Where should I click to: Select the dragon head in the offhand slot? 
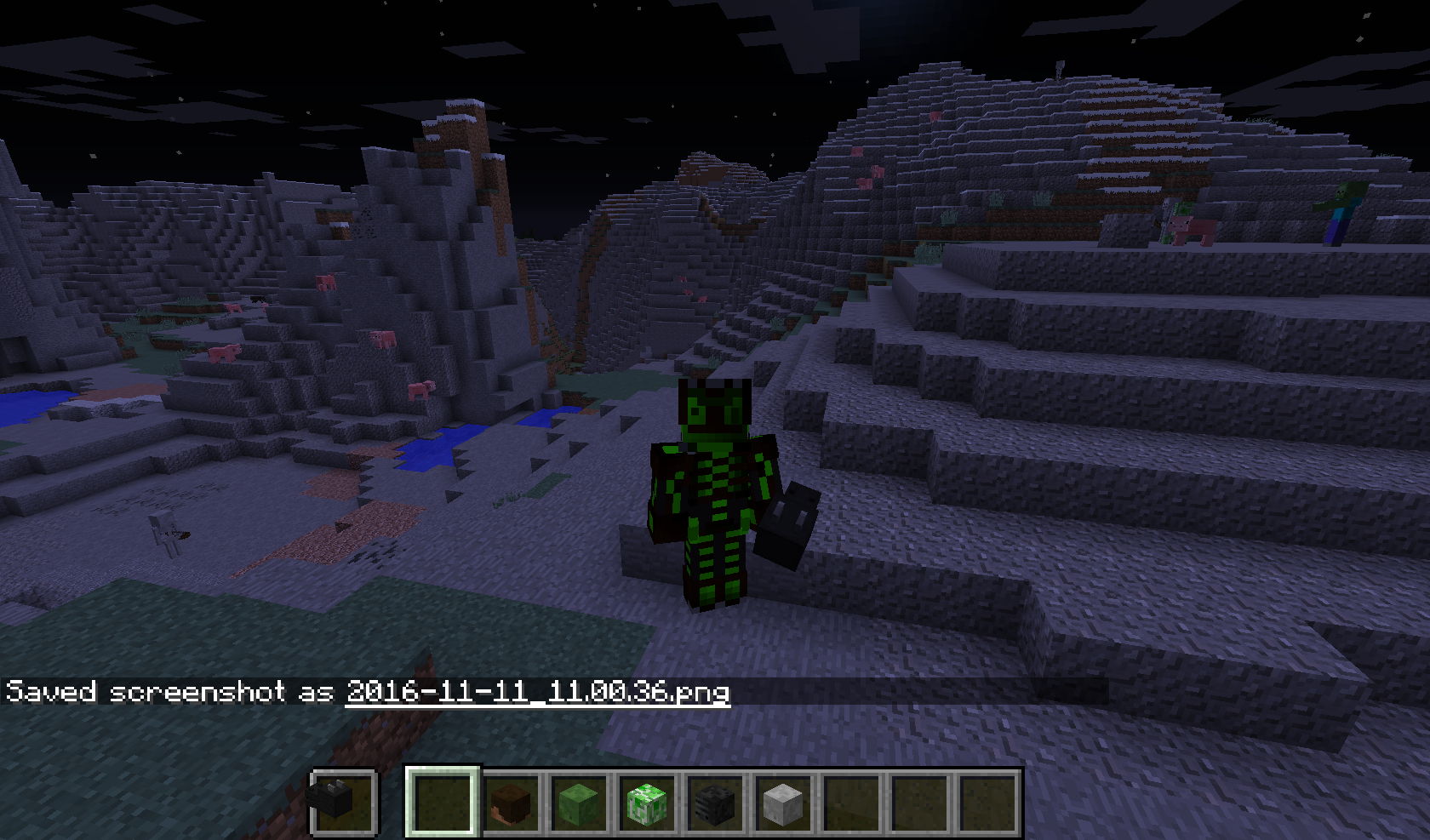point(342,802)
